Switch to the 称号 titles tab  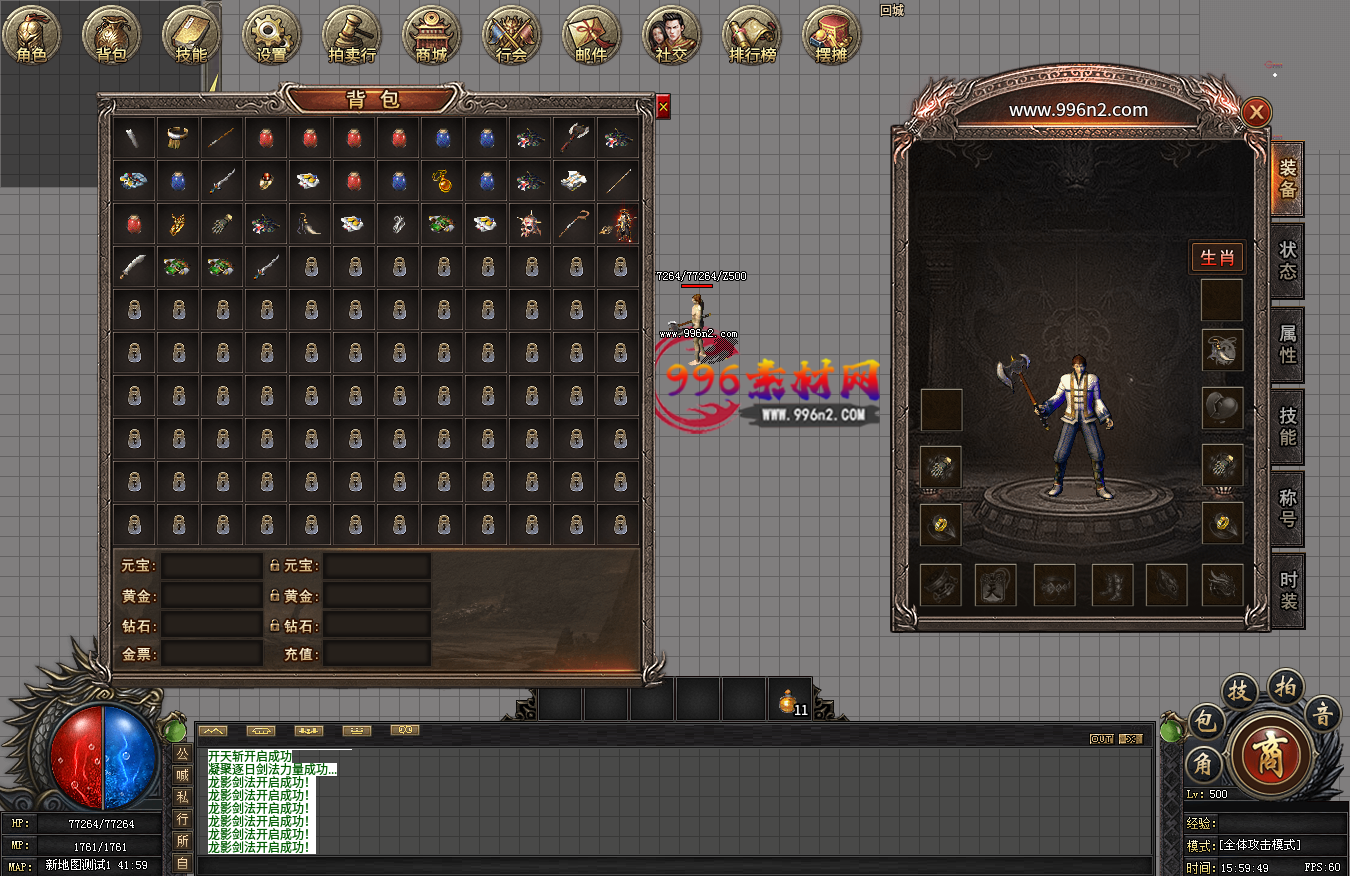(x=1288, y=507)
